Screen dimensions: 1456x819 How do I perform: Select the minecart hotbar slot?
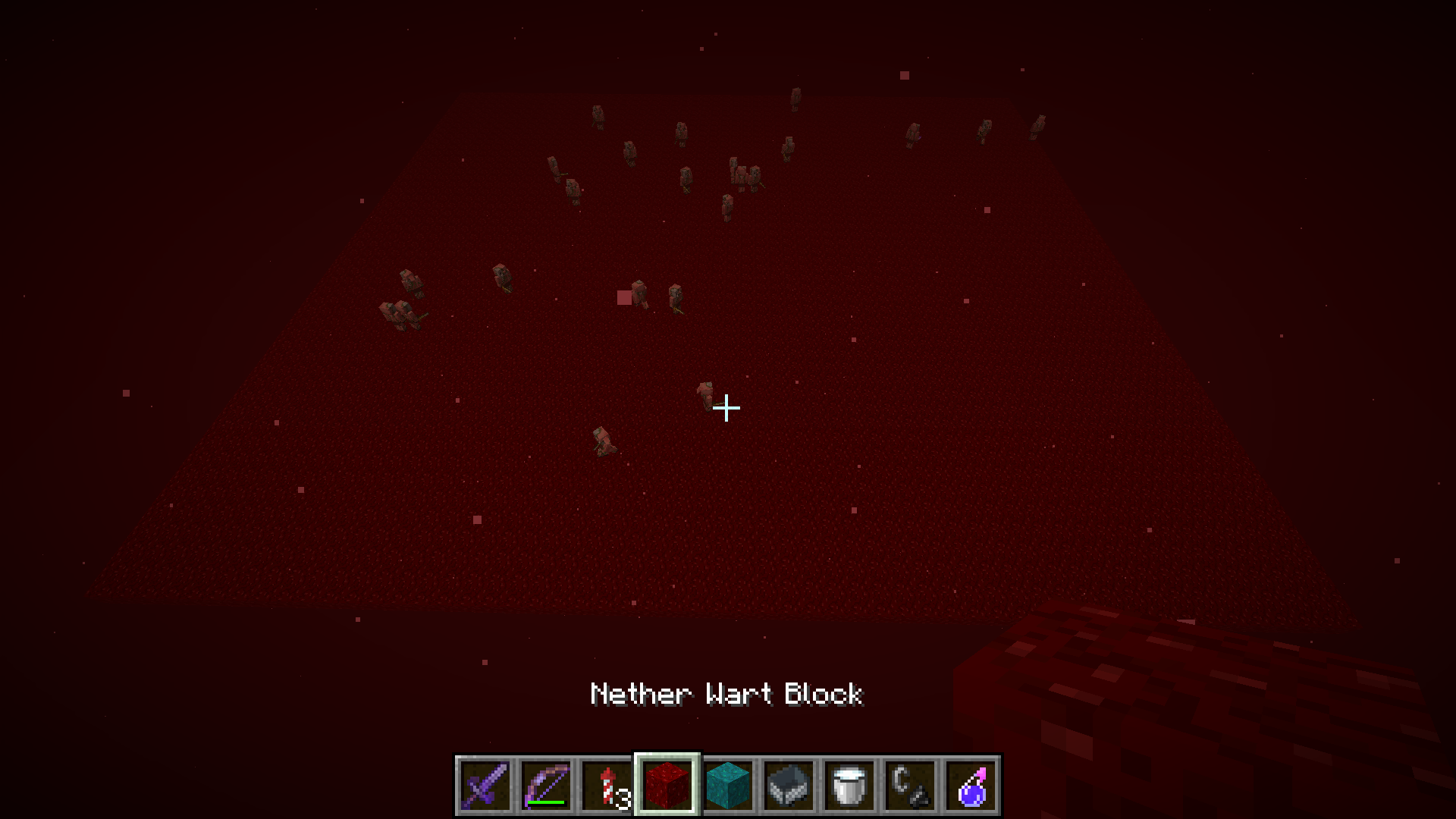pyautogui.click(x=789, y=785)
